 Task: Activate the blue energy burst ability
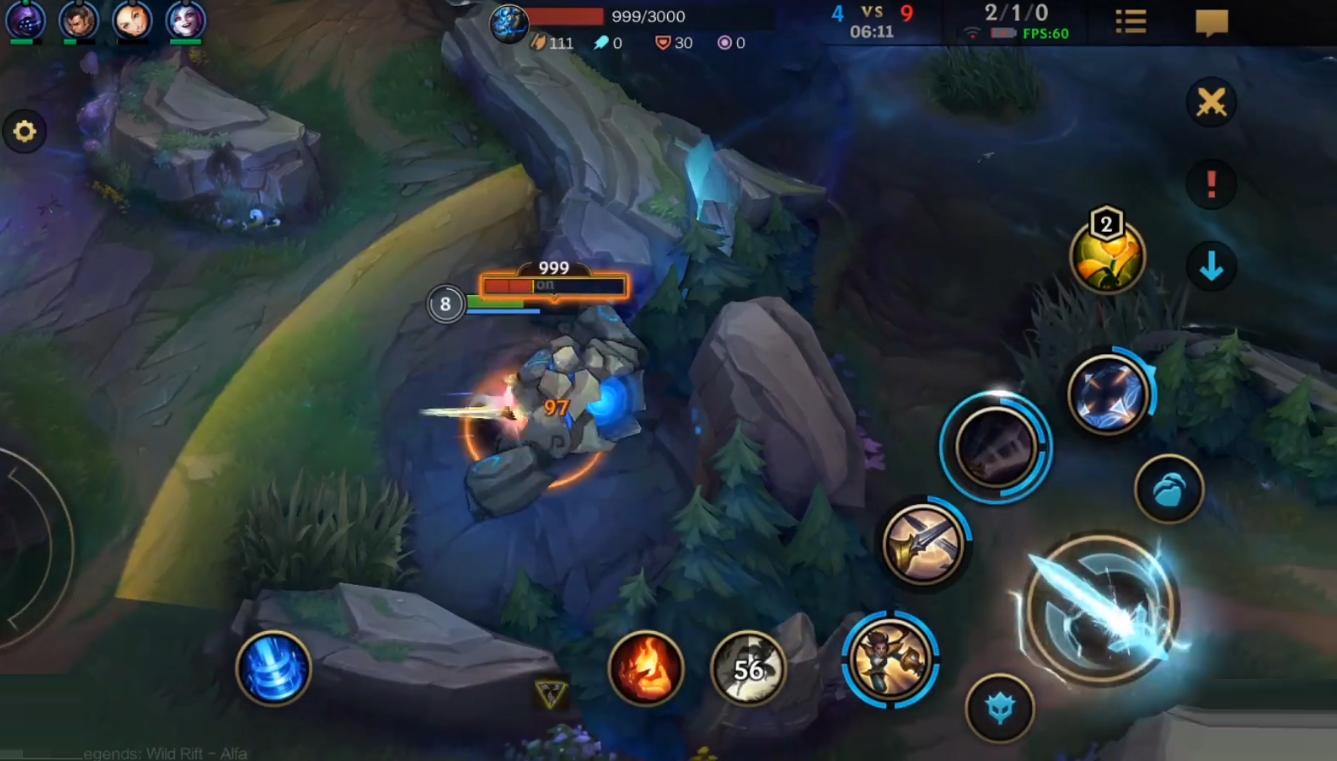(1108, 395)
